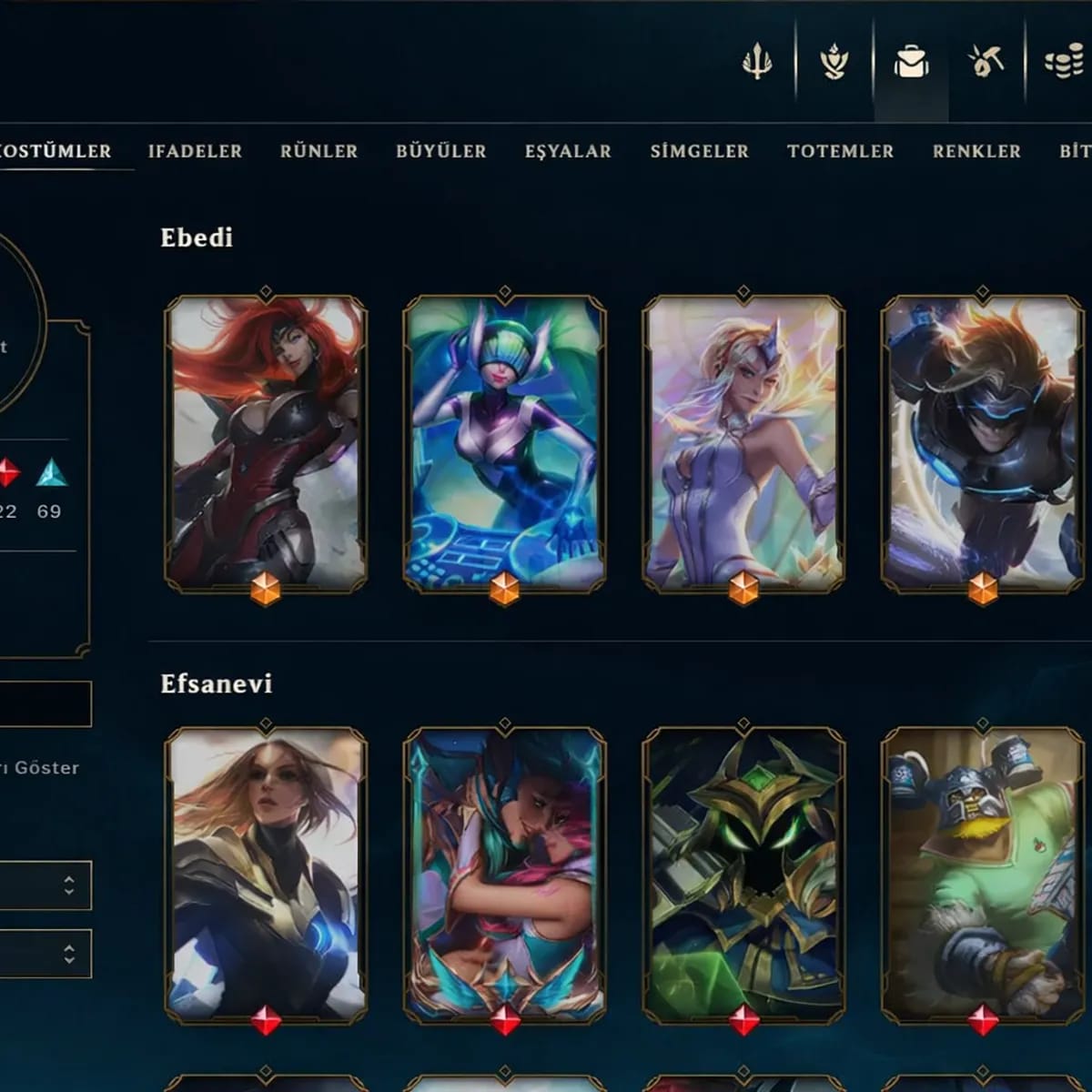Click the skin search input field

pyautogui.click(x=45, y=704)
